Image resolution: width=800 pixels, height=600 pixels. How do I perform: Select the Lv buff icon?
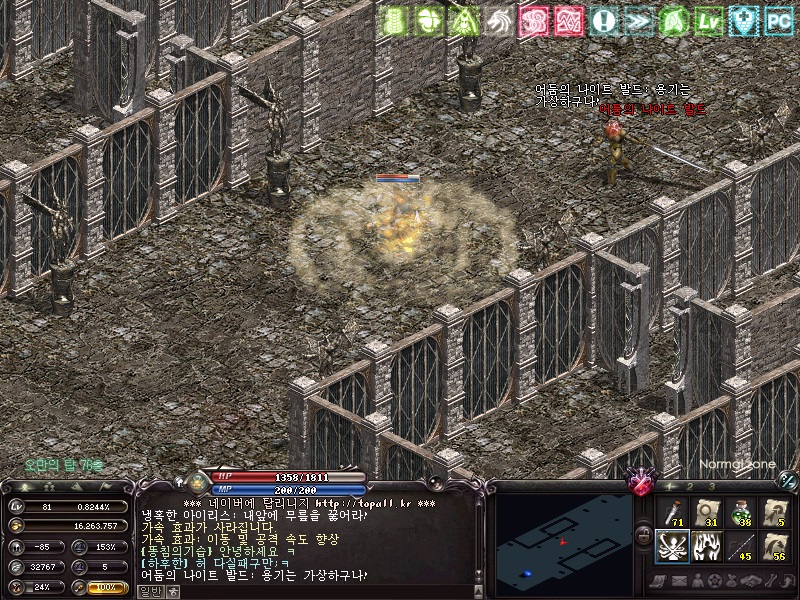(709, 18)
